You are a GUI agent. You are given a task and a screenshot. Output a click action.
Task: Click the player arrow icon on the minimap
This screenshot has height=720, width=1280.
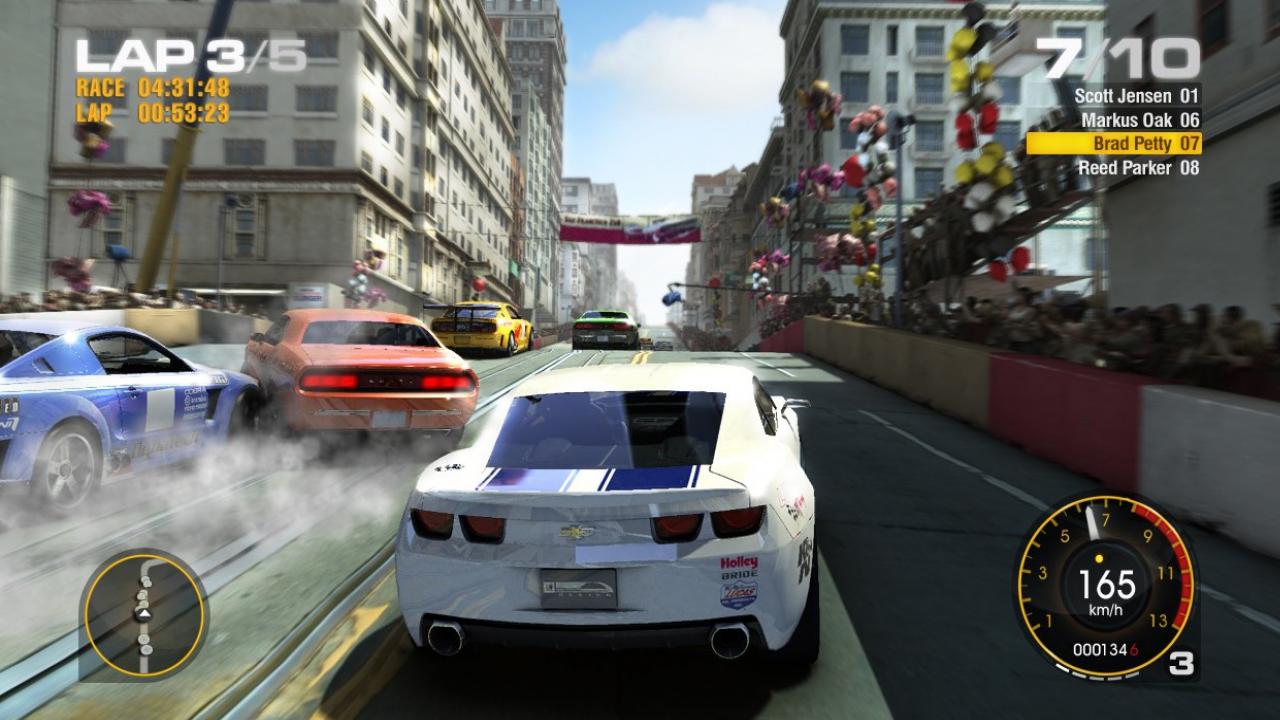145,614
